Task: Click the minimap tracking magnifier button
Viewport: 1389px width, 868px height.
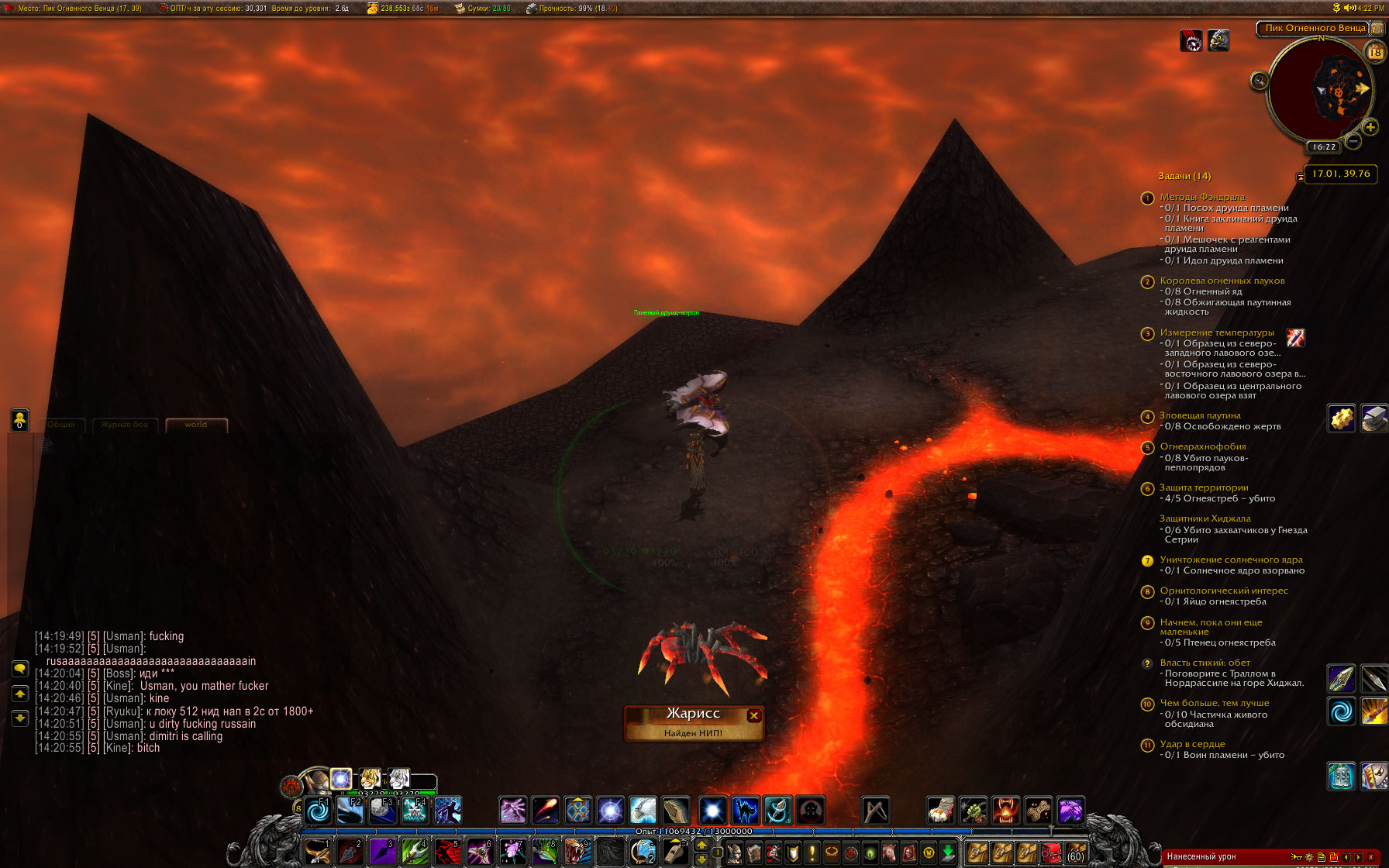Action: 1260,81
